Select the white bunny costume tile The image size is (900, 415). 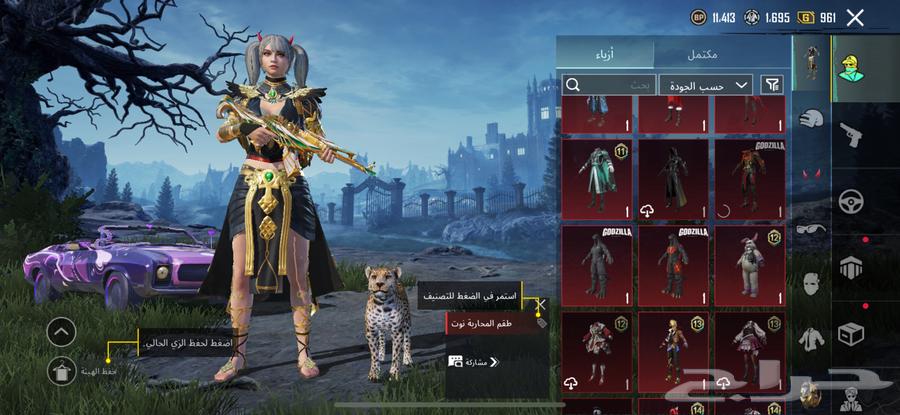(748, 264)
